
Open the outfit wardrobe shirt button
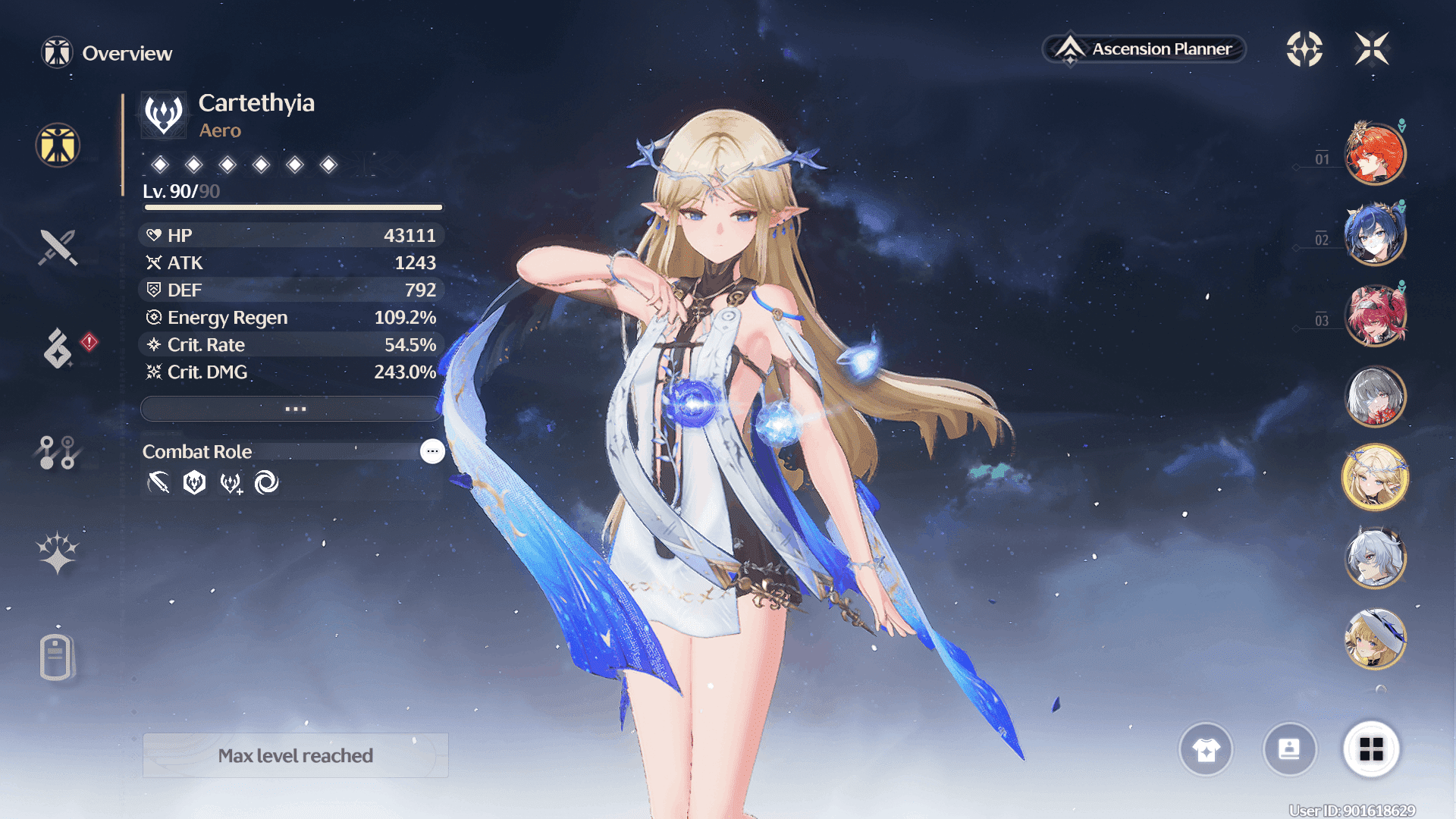click(x=1206, y=749)
